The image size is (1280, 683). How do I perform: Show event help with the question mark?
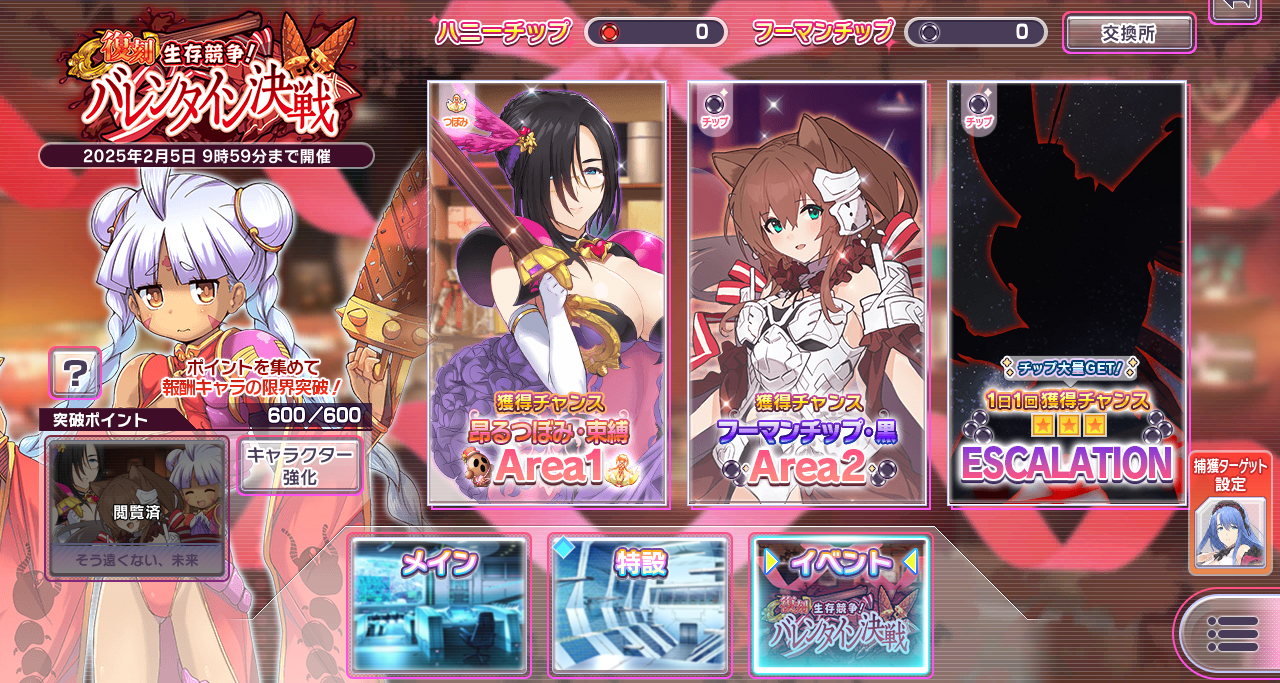point(75,374)
